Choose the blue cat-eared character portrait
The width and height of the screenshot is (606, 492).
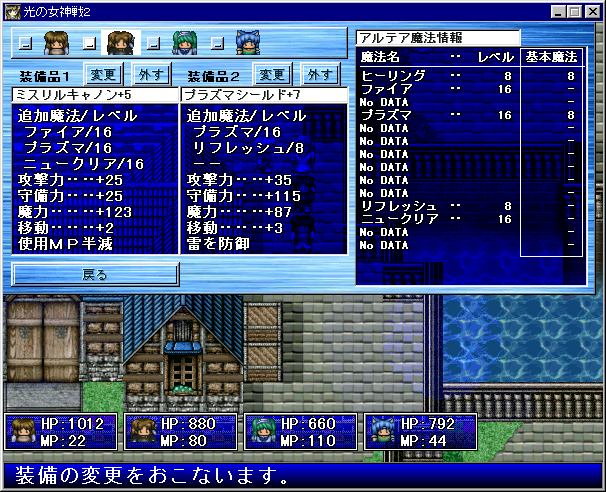coord(247,43)
